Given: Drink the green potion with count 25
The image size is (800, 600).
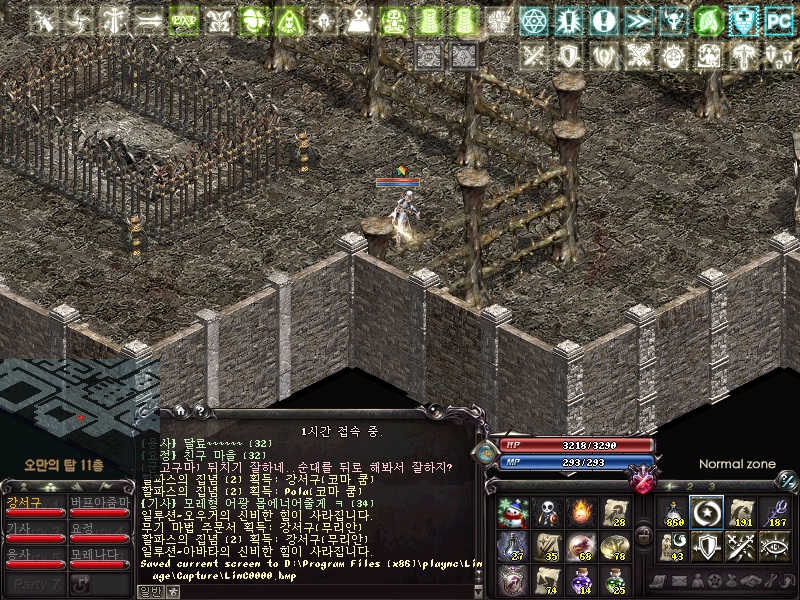Looking at the screenshot, I should [x=616, y=579].
